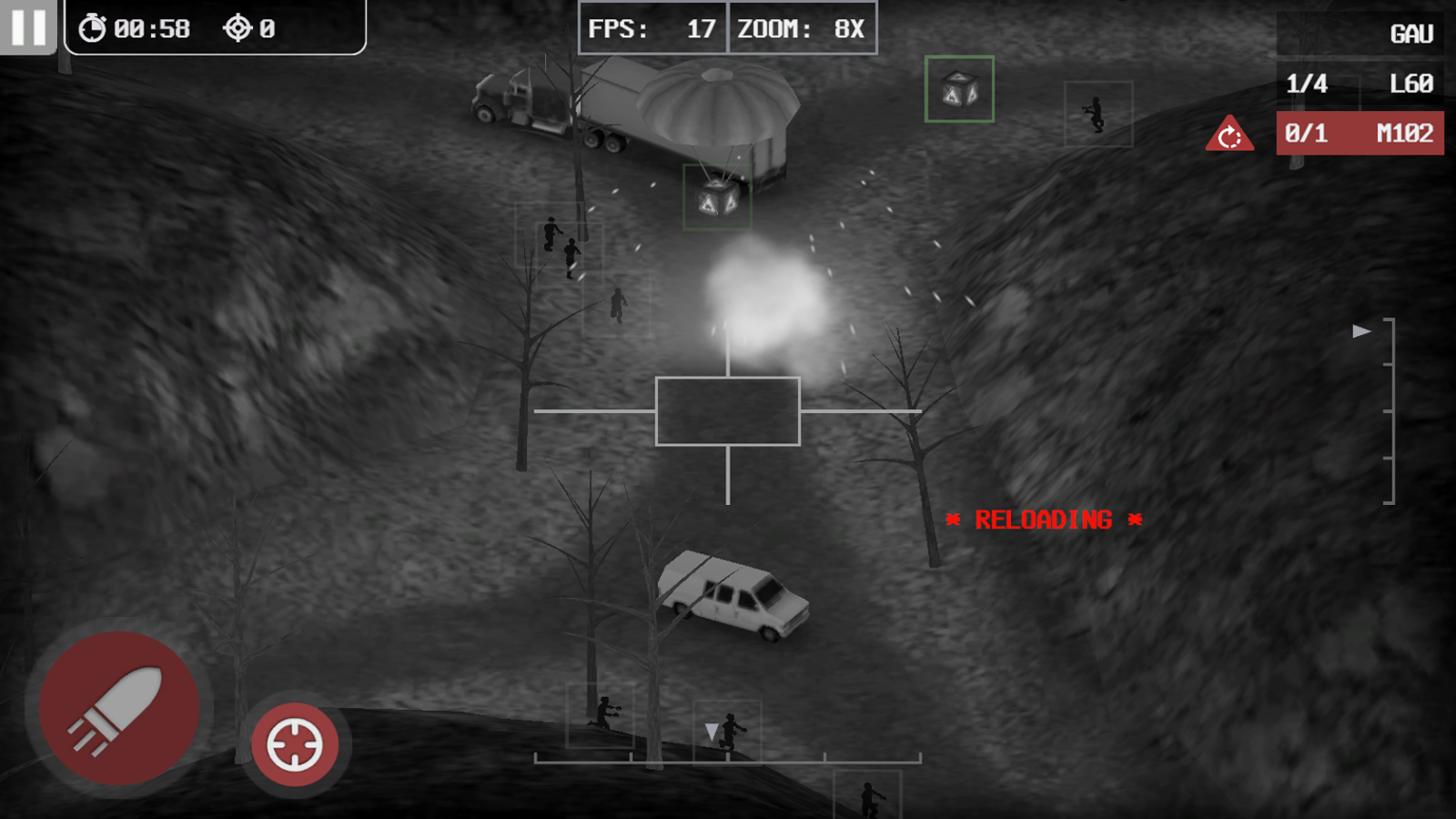Tap the stopwatch timer icon
The width and height of the screenshot is (1456, 819).
(x=95, y=26)
